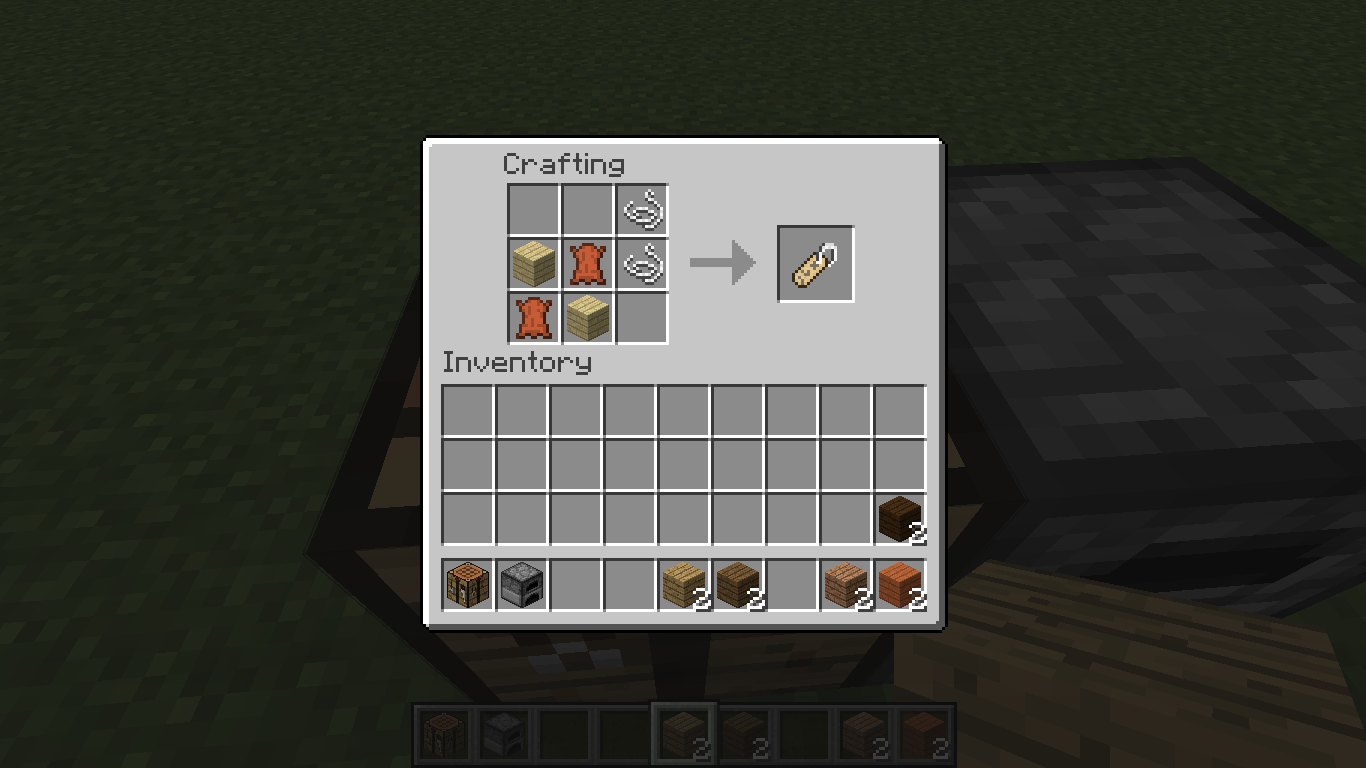Click the Crafting title text
Image resolution: width=1366 pixels, height=768 pixels.
tap(566, 164)
